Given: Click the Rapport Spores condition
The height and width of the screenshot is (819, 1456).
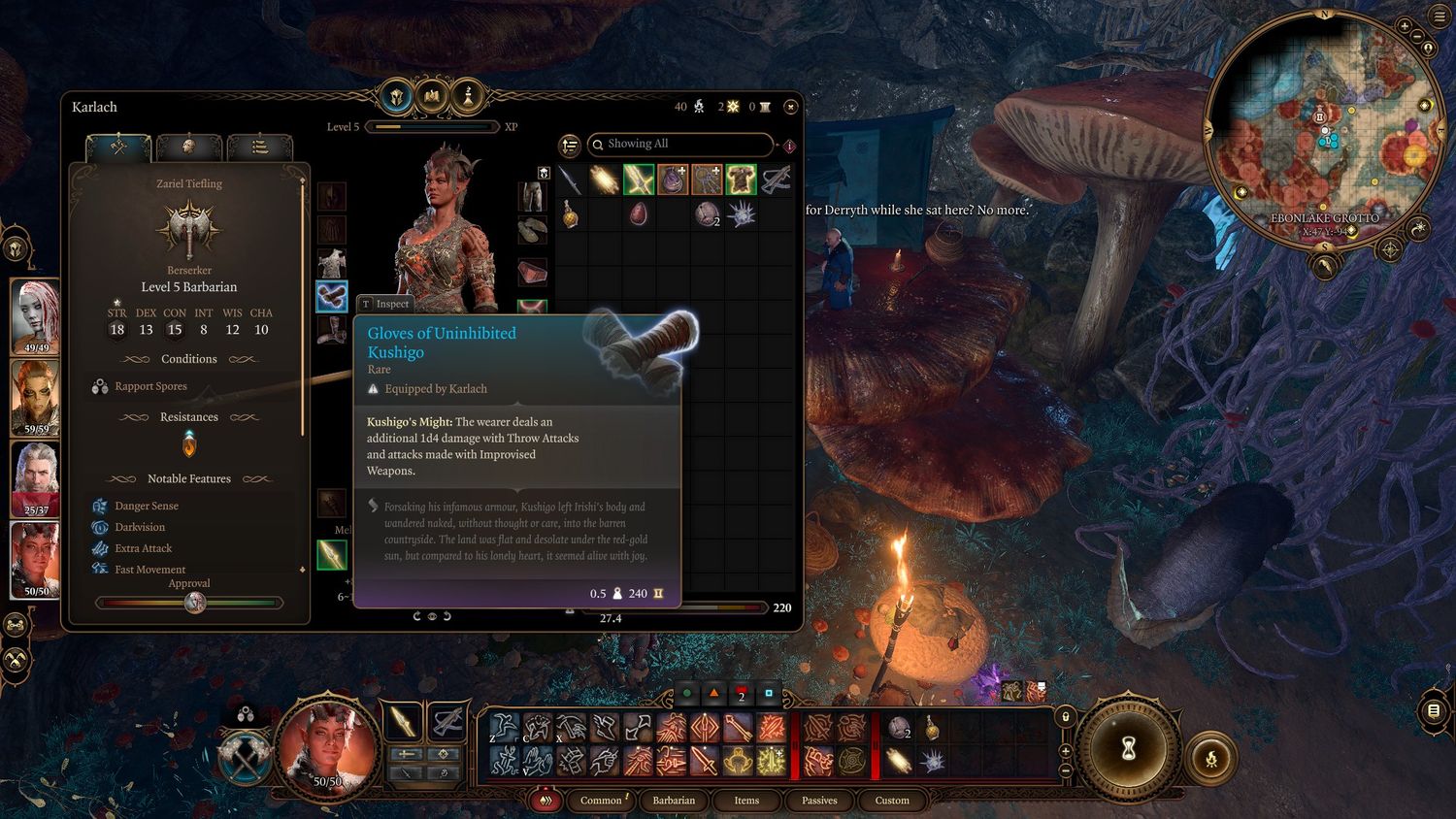Looking at the screenshot, I should click(x=150, y=386).
